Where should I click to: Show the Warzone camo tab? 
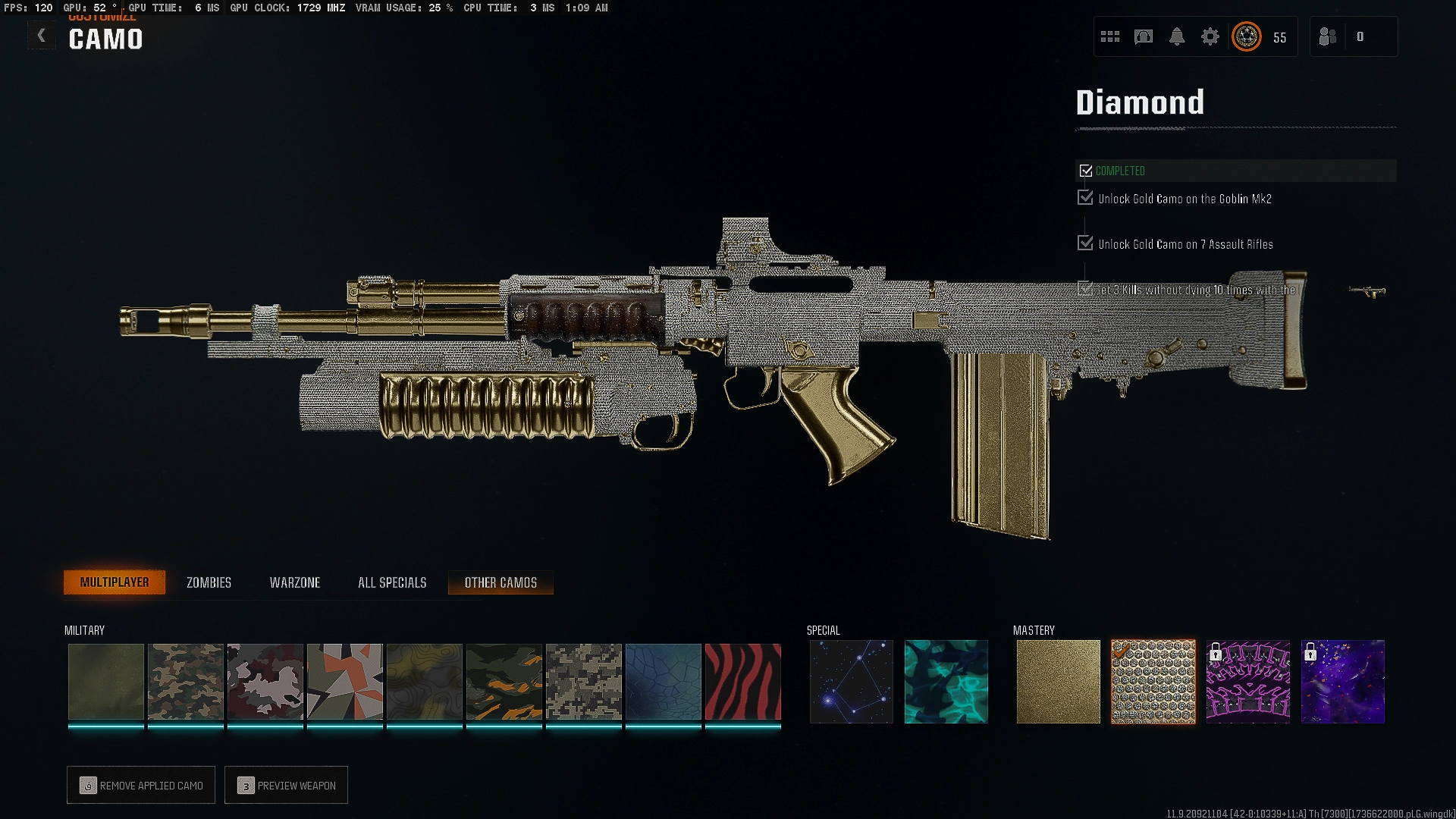295,582
